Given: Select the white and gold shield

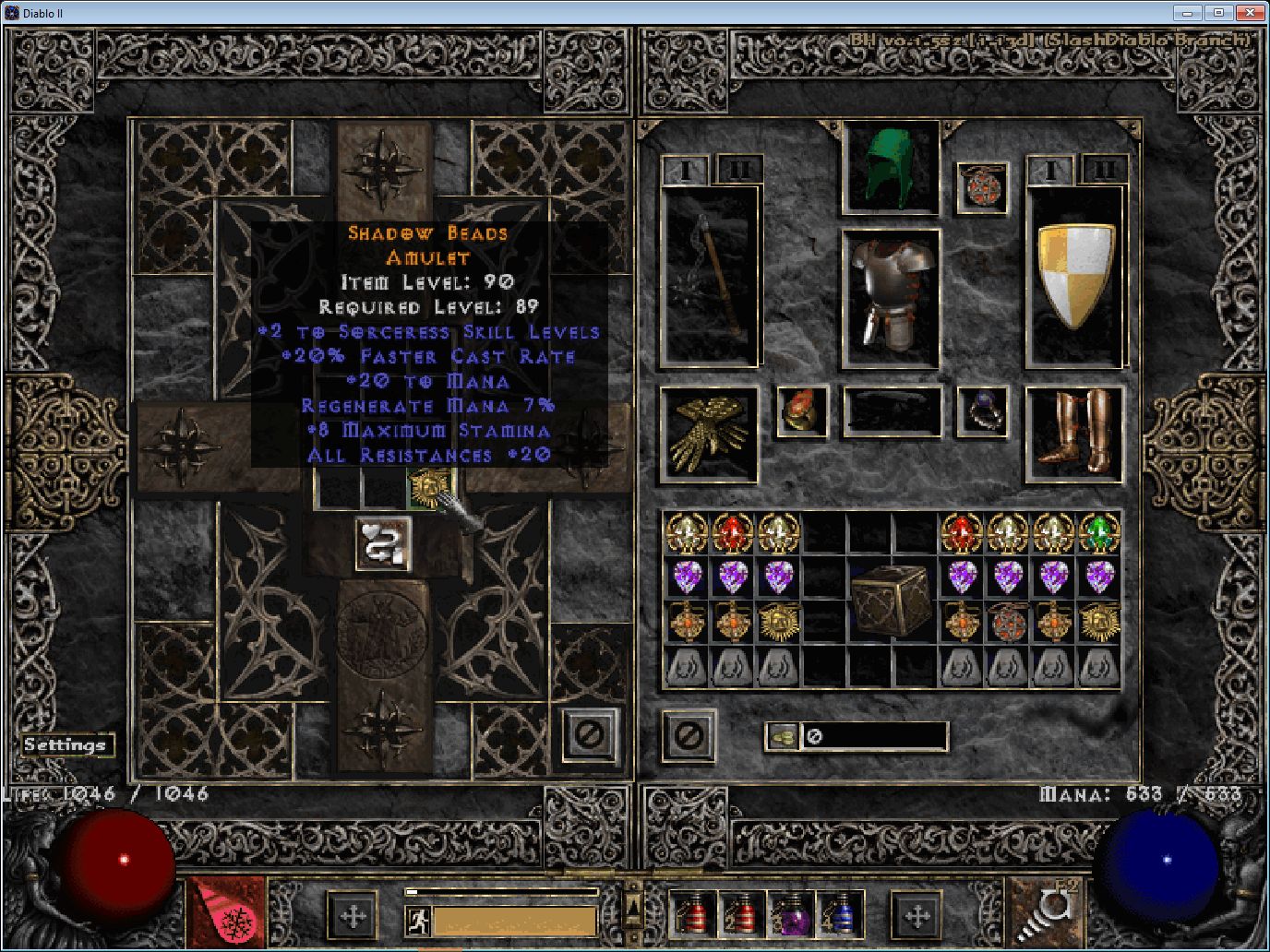Looking at the screenshot, I should (1075, 276).
